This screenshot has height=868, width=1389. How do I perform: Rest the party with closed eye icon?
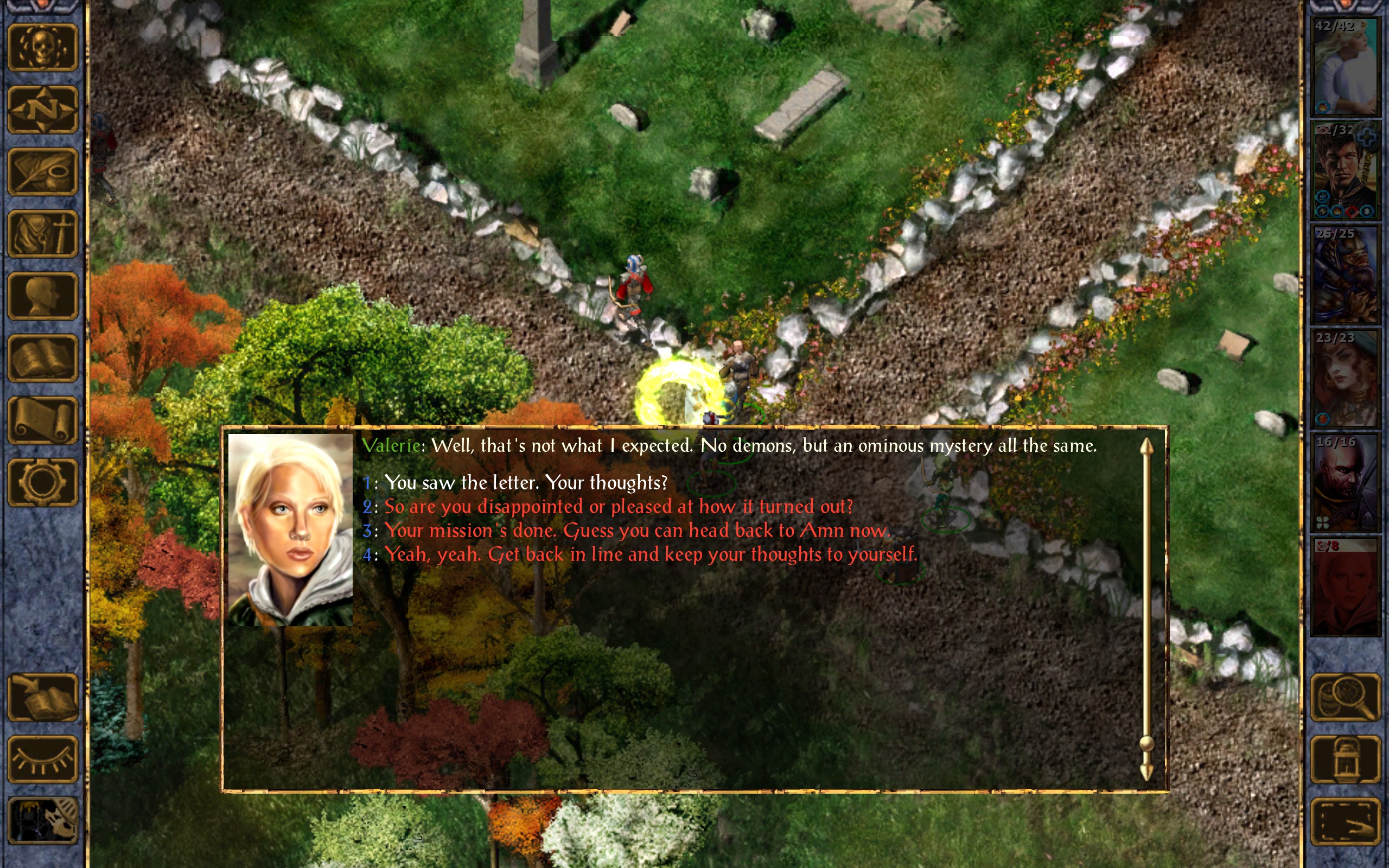[x=43, y=759]
